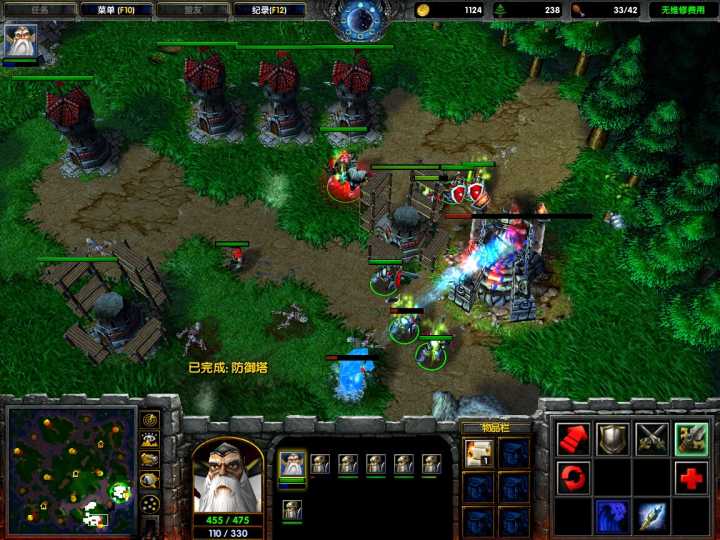The image size is (720, 540).
Task: Cast the blue water elemental spell
Action: click(x=612, y=515)
